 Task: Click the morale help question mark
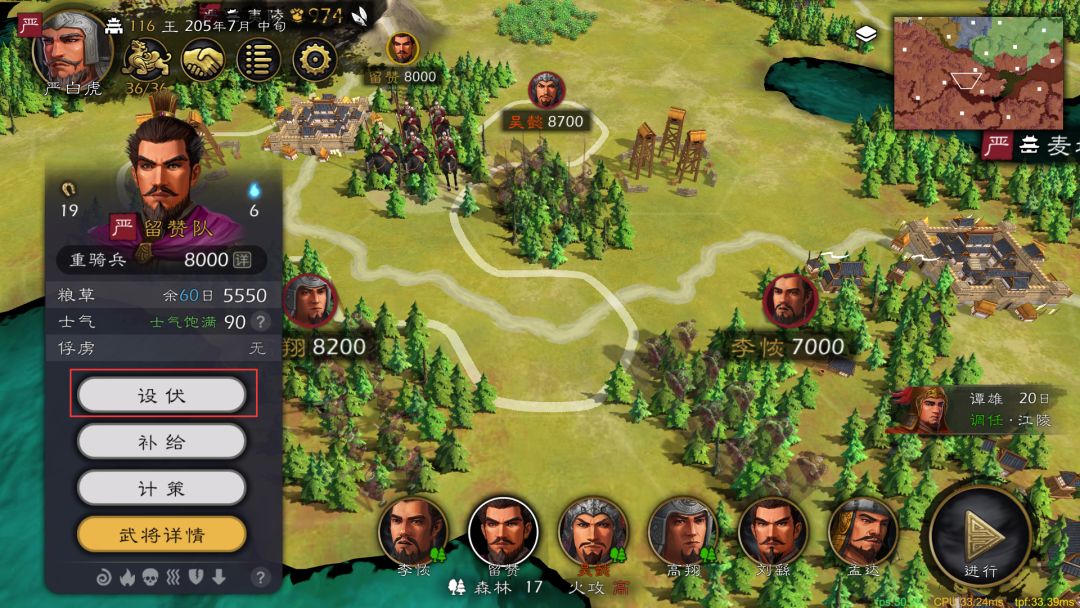pos(260,322)
